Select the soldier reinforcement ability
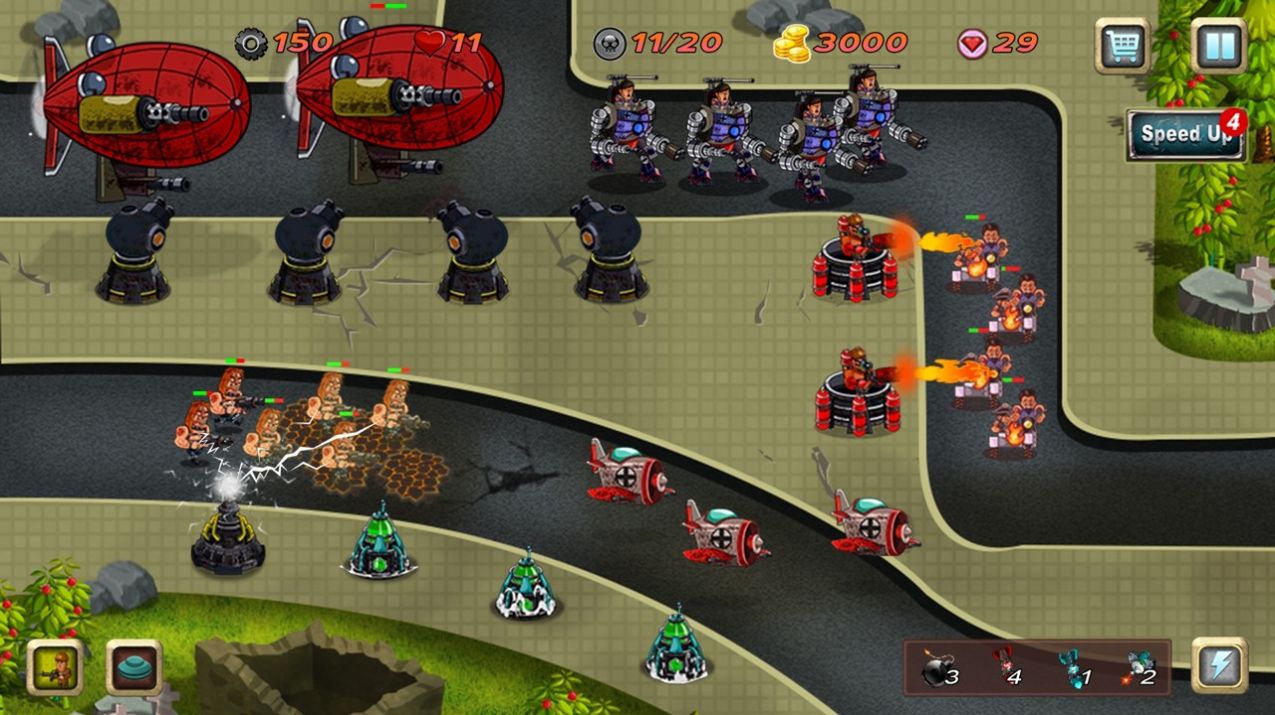The image size is (1275, 715). click(x=54, y=667)
